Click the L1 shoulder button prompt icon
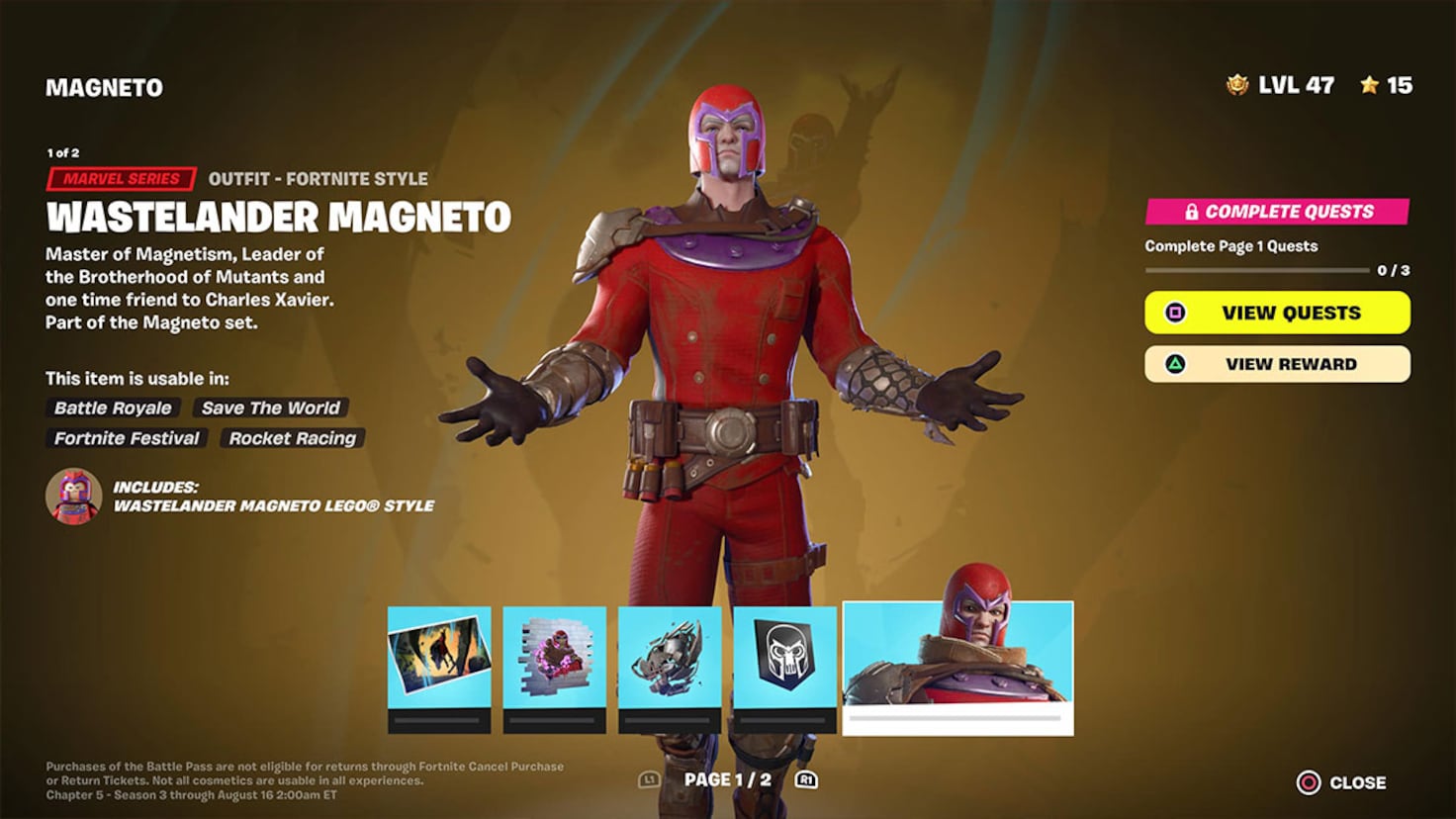The height and width of the screenshot is (819, 1456). pyautogui.click(x=648, y=779)
